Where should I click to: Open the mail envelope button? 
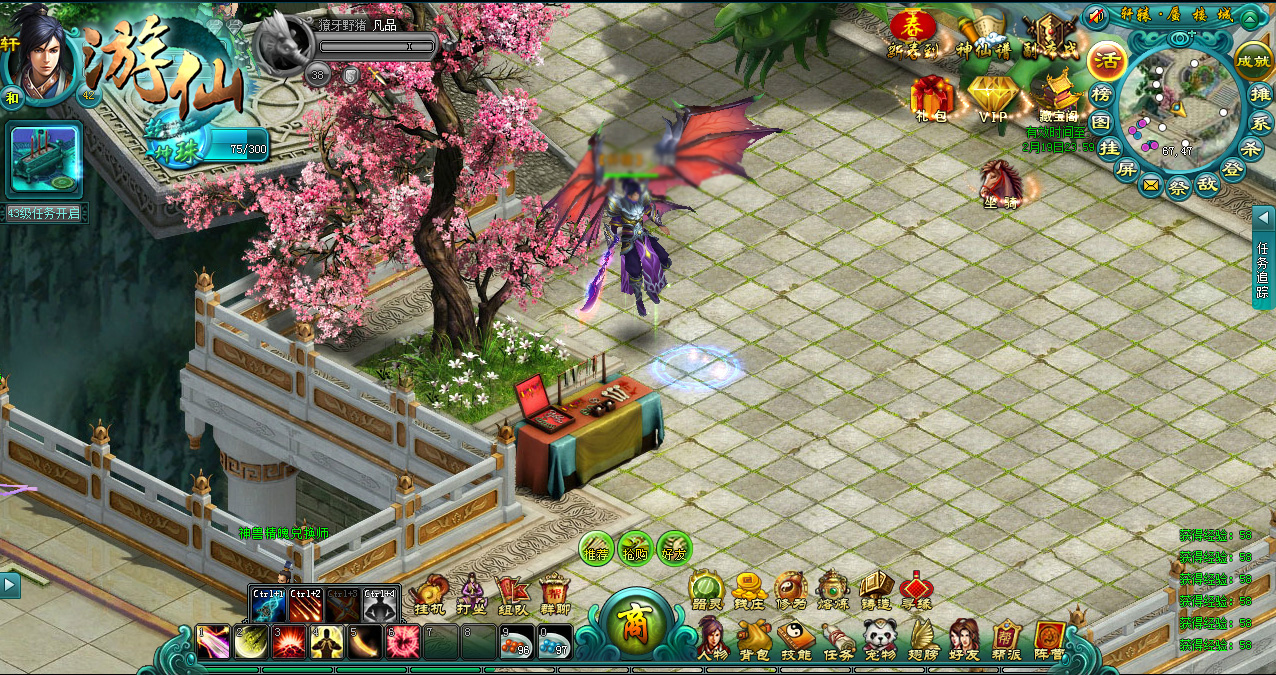pyautogui.click(x=1151, y=185)
